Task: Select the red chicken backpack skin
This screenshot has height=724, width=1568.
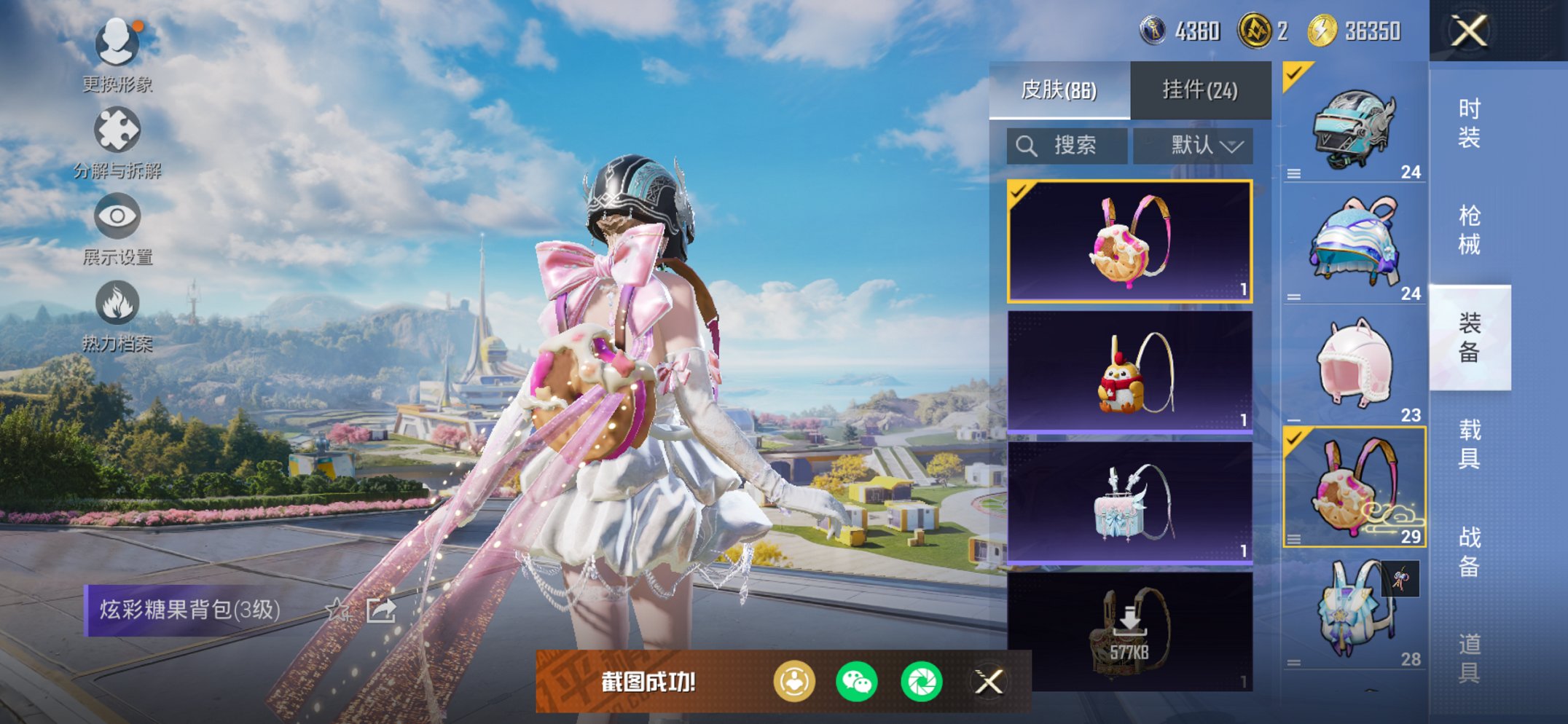Action: (1129, 371)
